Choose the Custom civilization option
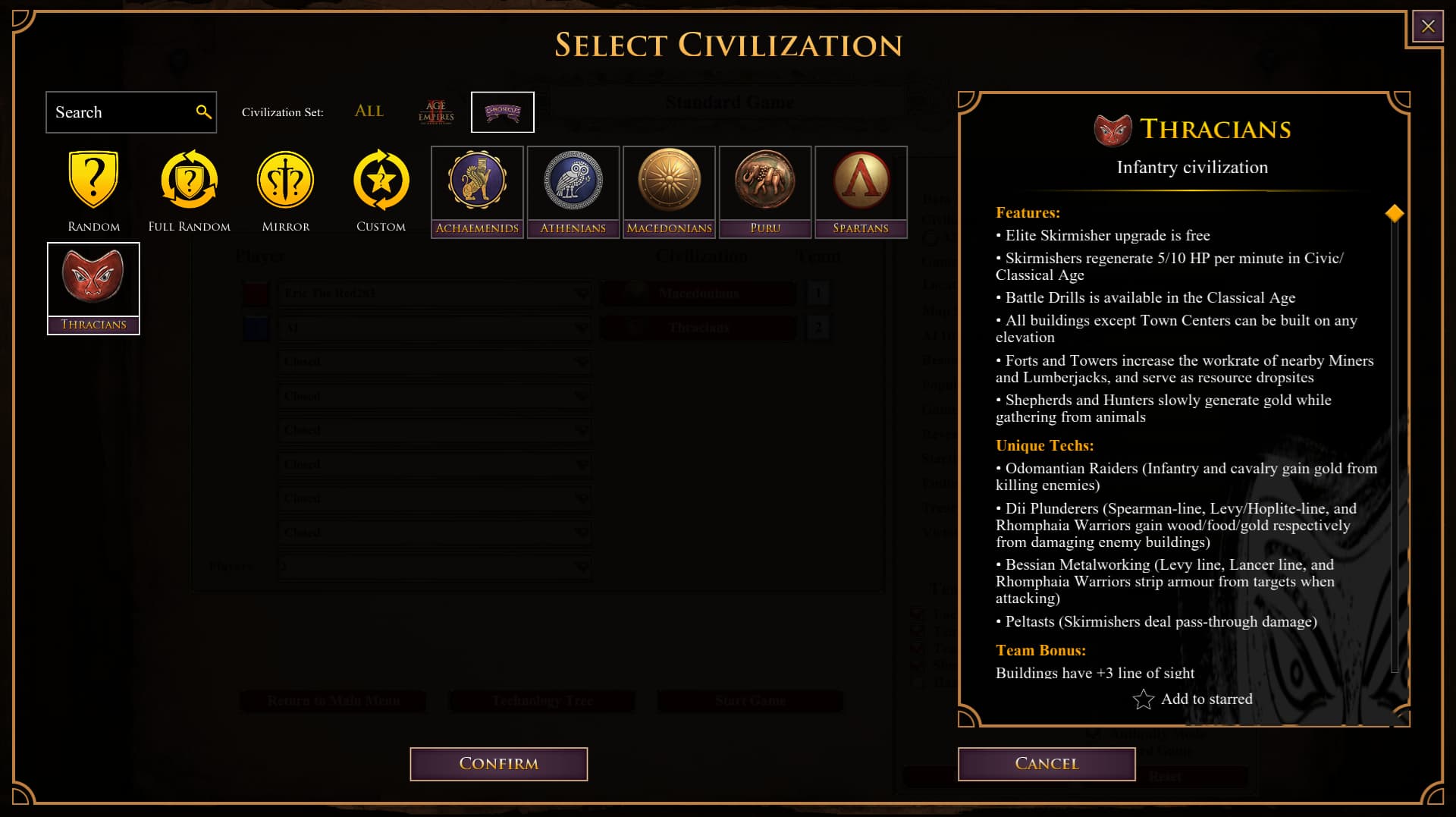Screen dimensions: 1456x817 pyautogui.click(x=381, y=190)
